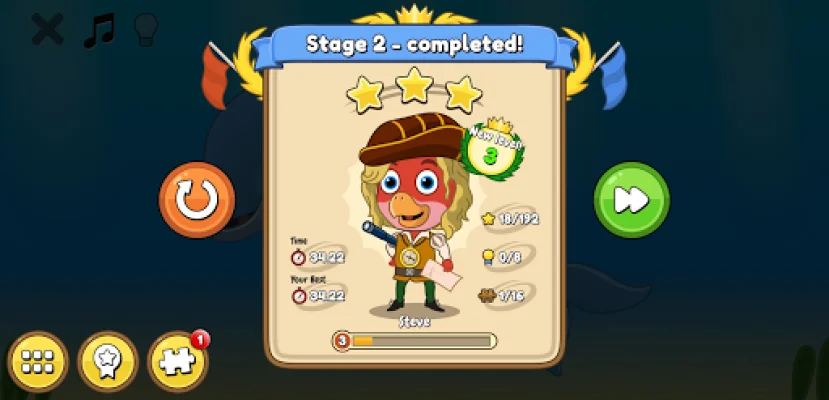The width and height of the screenshot is (829, 400).
Task: Open the jigsaw puzzle piece button
Action: pyautogui.click(x=177, y=362)
